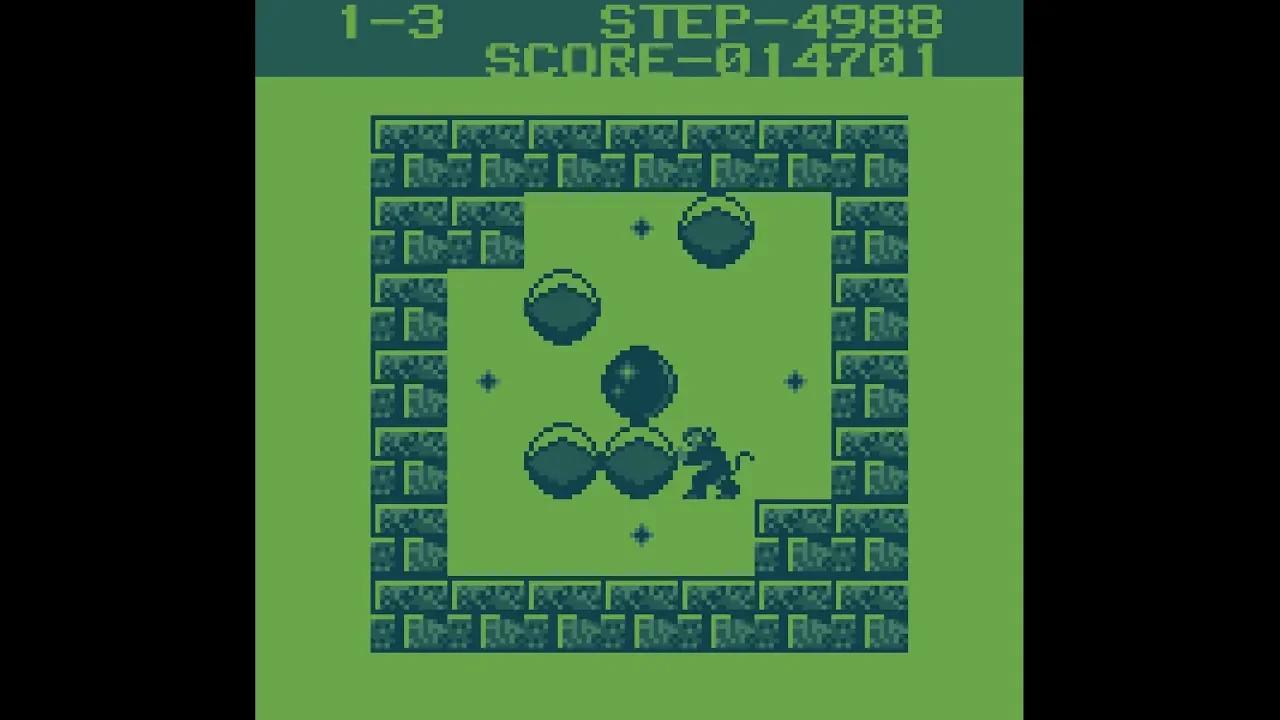This screenshot has height=720, width=1280.
Task: Select the left boulder beside the monkey
Action: (563, 463)
